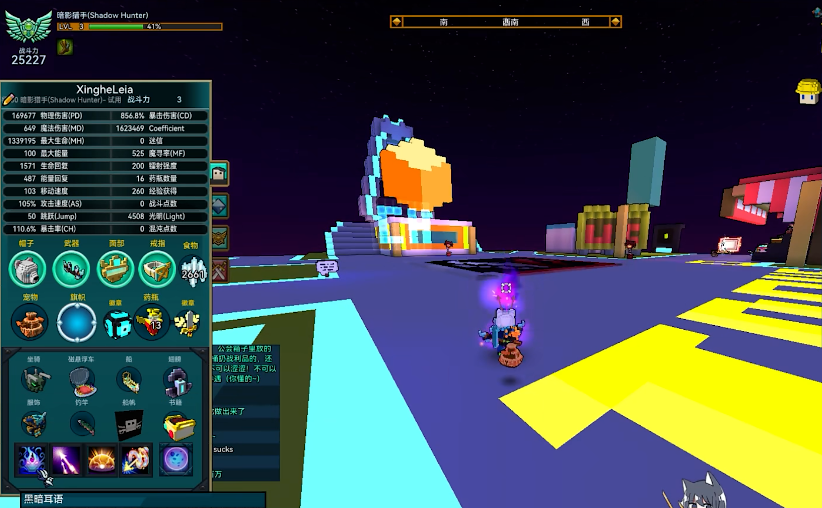
Task: Open the red and gold tome slot
Action: tap(178, 426)
